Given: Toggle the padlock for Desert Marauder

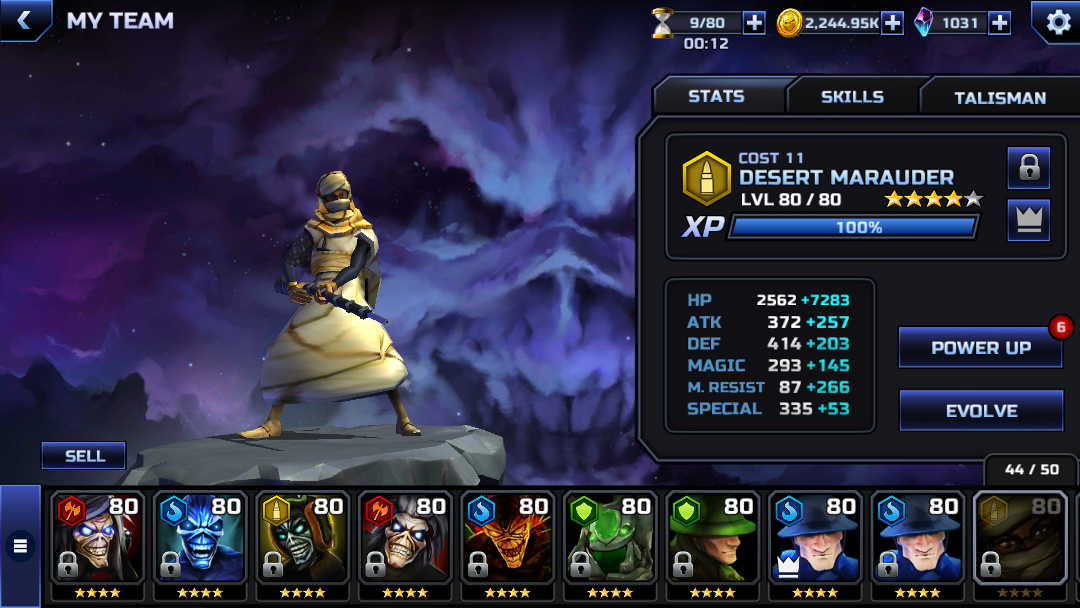Looking at the screenshot, I should (x=1028, y=168).
